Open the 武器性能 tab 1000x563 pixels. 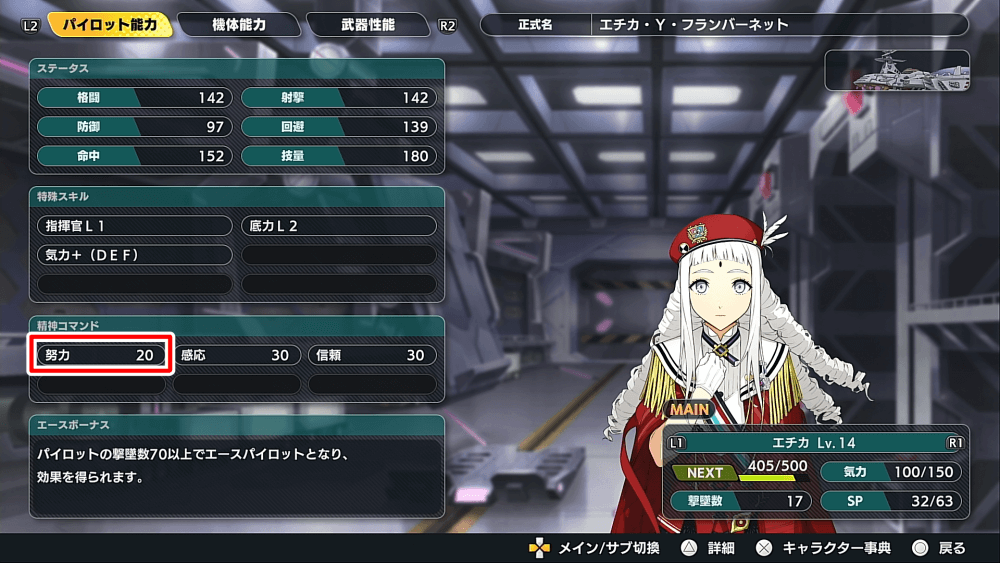click(x=368, y=24)
